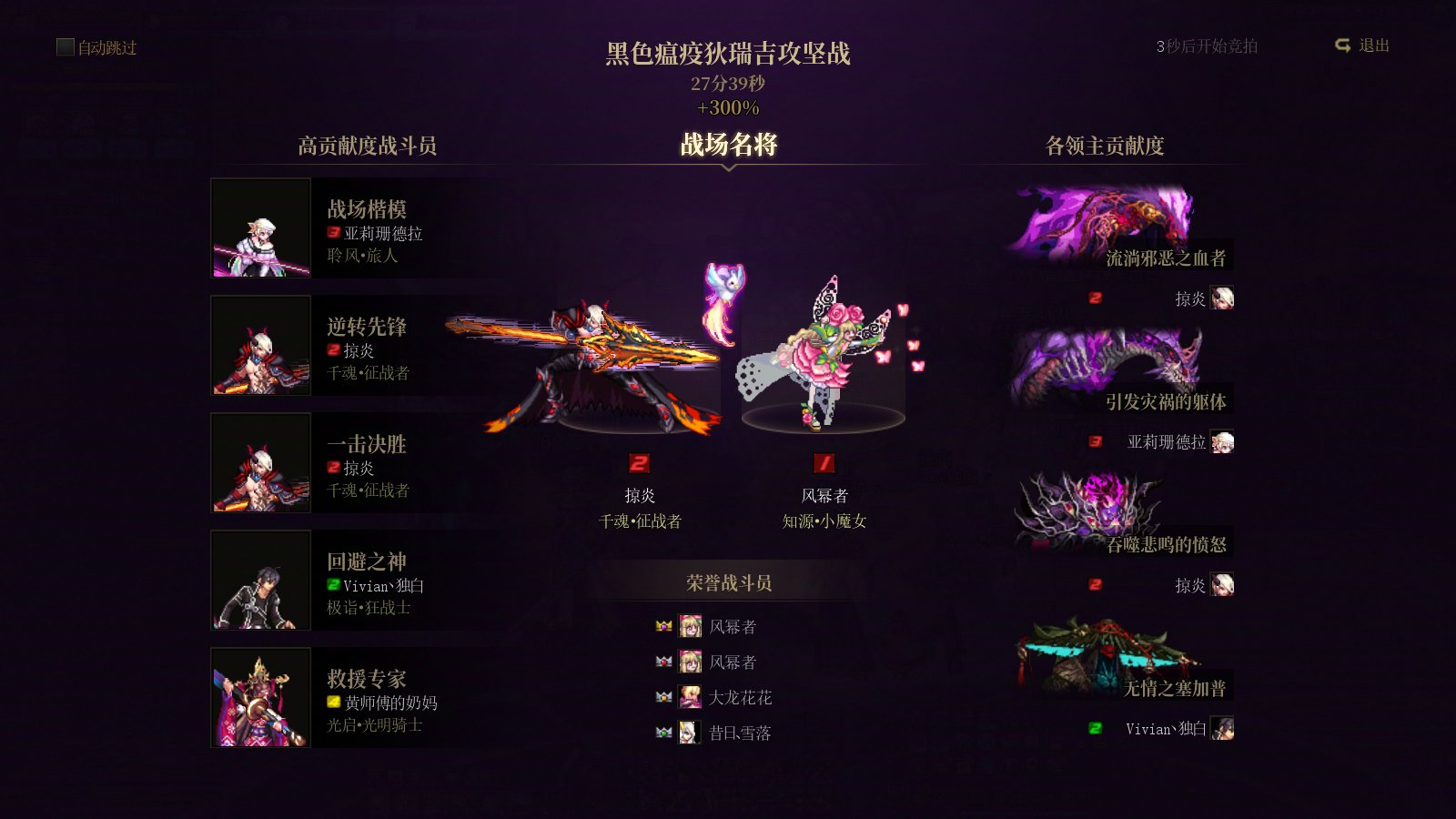Image resolution: width=1456 pixels, height=819 pixels.
Task: Click the yellow badge beside 黄师傅的奶妈
Action: [332, 703]
